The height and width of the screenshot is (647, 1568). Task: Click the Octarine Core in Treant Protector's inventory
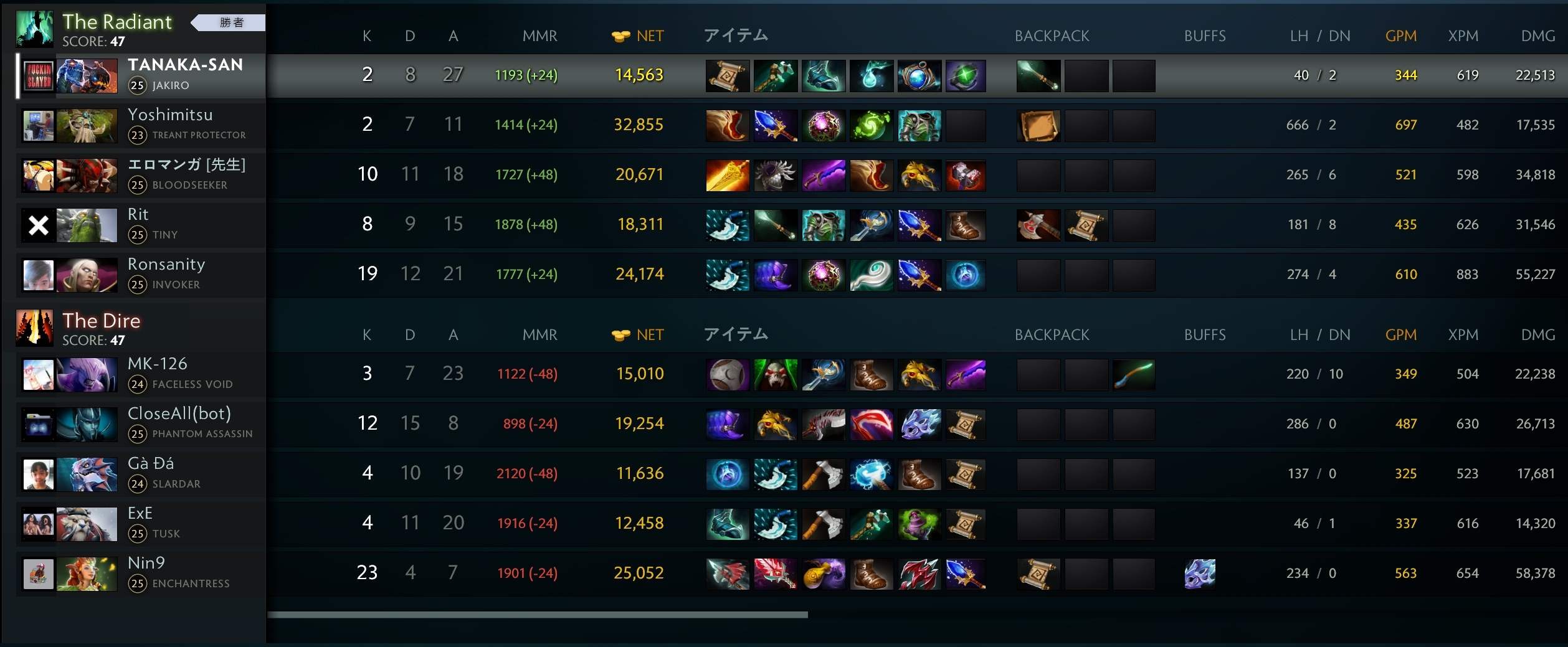[x=824, y=125]
